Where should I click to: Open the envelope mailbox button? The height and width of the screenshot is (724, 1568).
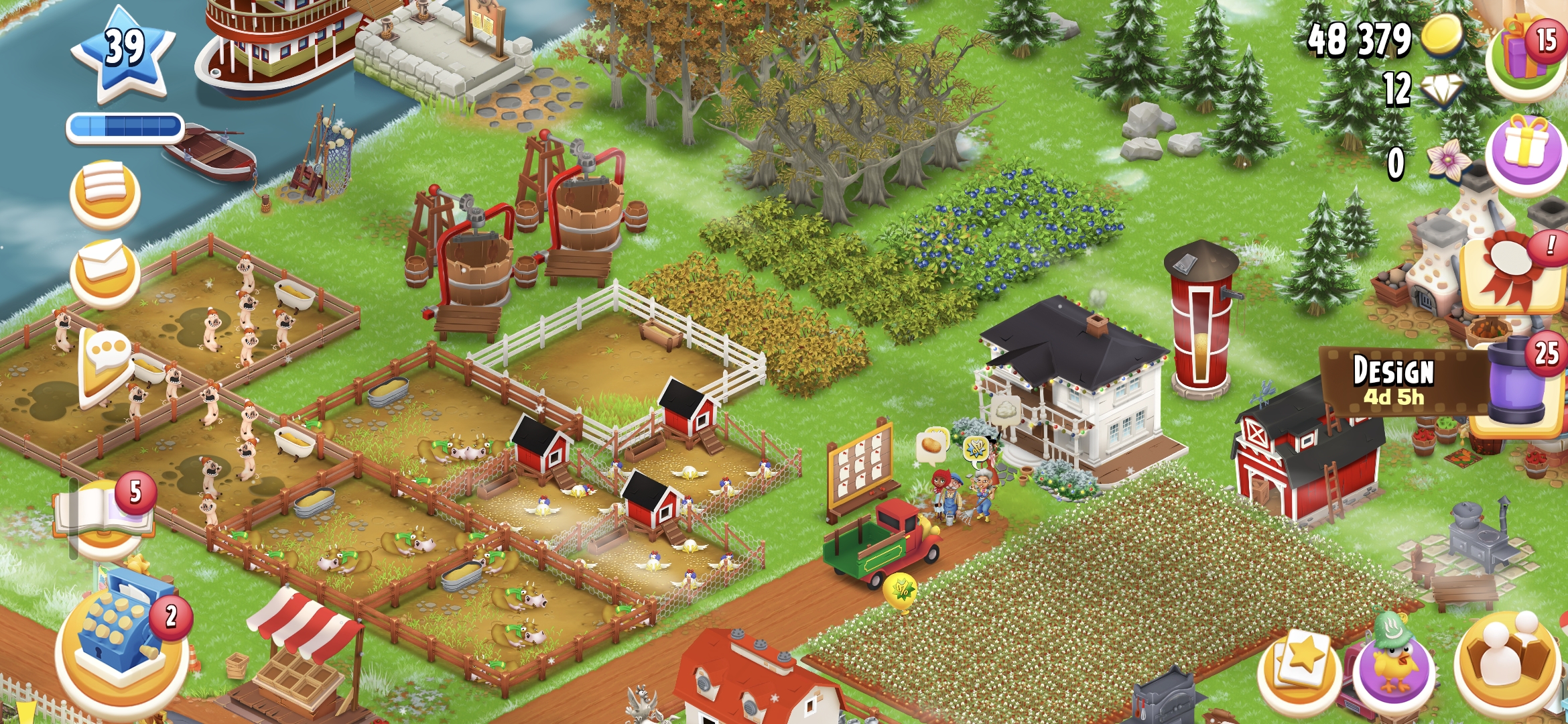pos(105,271)
